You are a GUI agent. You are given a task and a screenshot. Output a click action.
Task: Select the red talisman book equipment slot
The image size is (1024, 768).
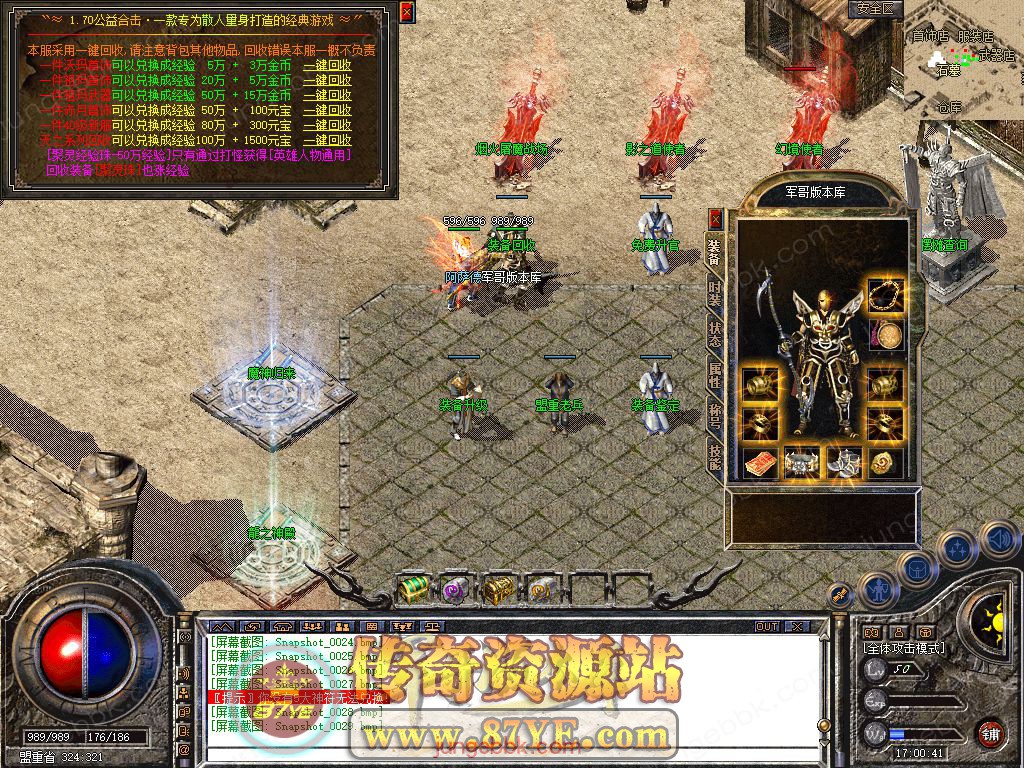[758, 462]
